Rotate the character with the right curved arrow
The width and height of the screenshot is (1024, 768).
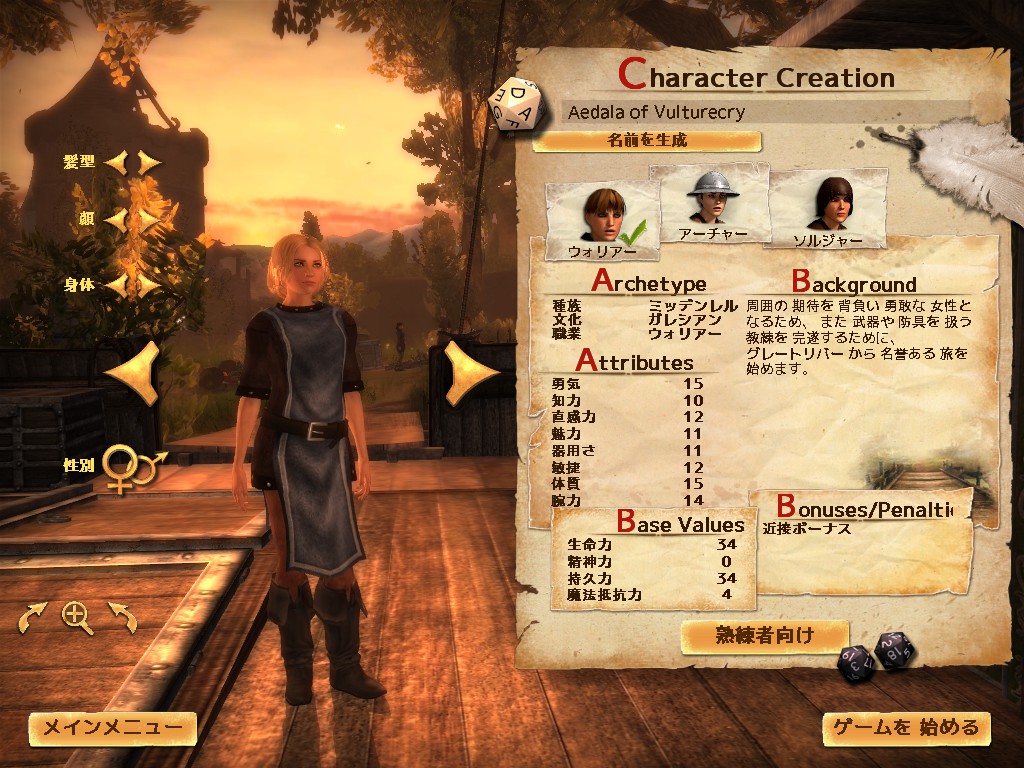(123, 618)
